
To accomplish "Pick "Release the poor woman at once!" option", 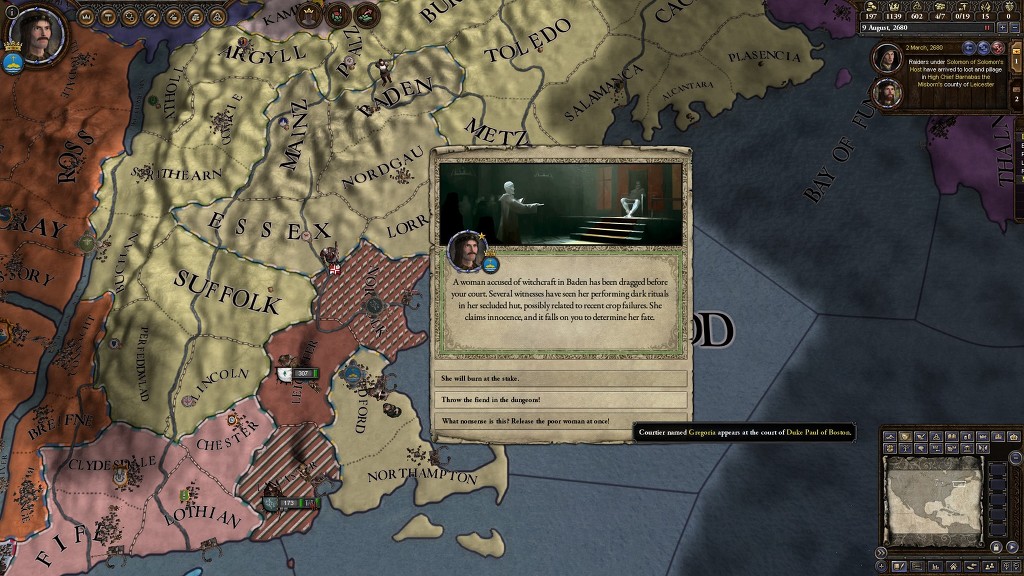I will pyautogui.click(x=562, y=421).
